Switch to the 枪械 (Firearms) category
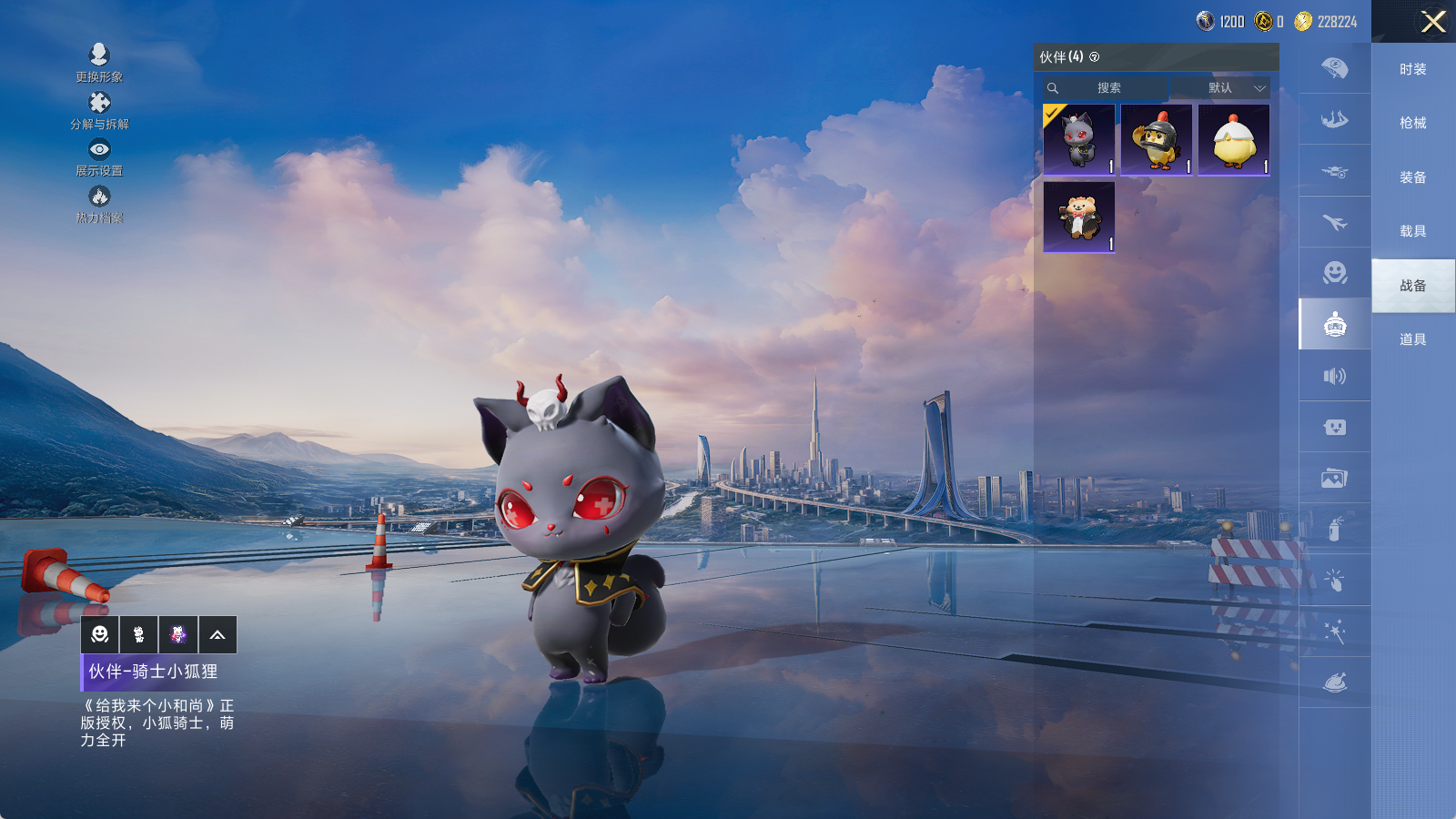Screen dimensions: 1456x819 [1412, 123]
